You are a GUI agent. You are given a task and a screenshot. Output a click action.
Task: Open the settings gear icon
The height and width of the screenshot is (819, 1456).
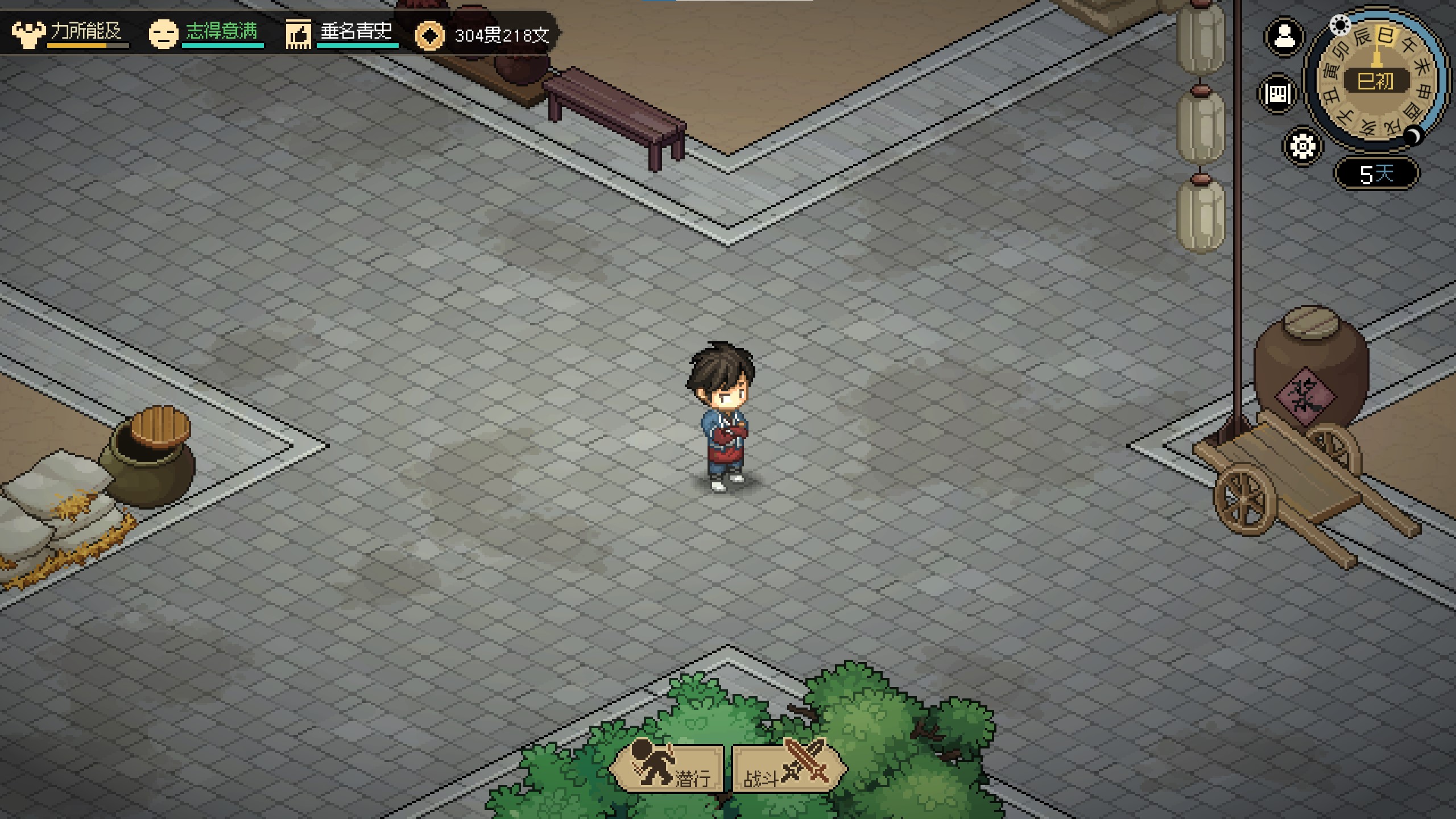pos(1302,146)
